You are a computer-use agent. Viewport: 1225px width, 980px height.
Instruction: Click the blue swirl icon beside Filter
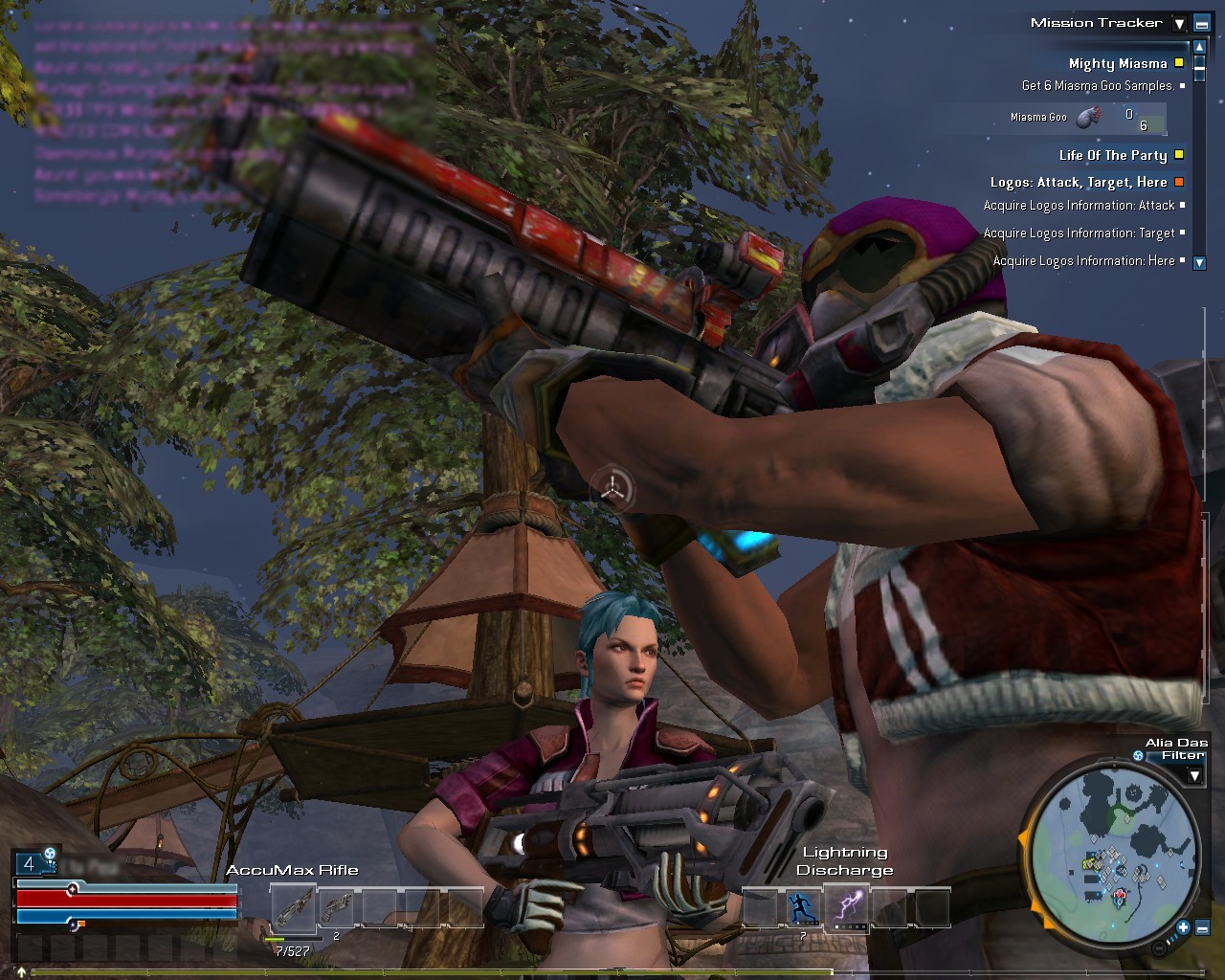pyautogui.click(x=1138, y=756)
